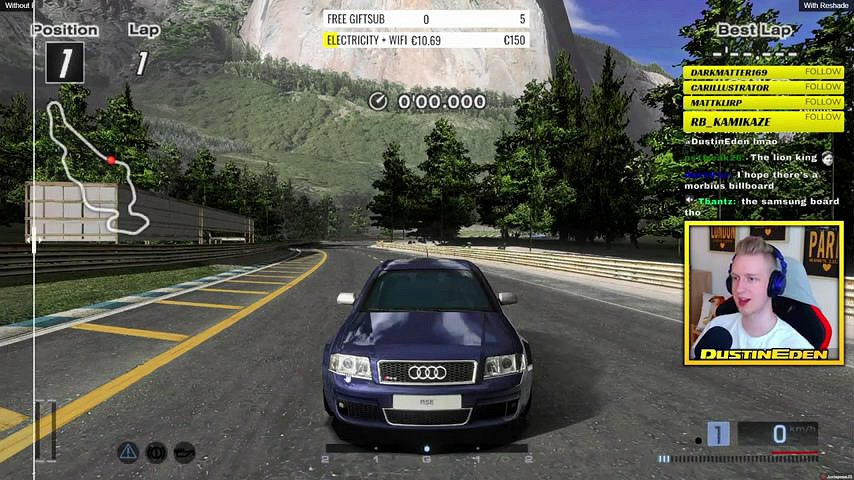854x480 pixels.
Task: Select the blue warning triangle indicator
Action: point(128,452)
